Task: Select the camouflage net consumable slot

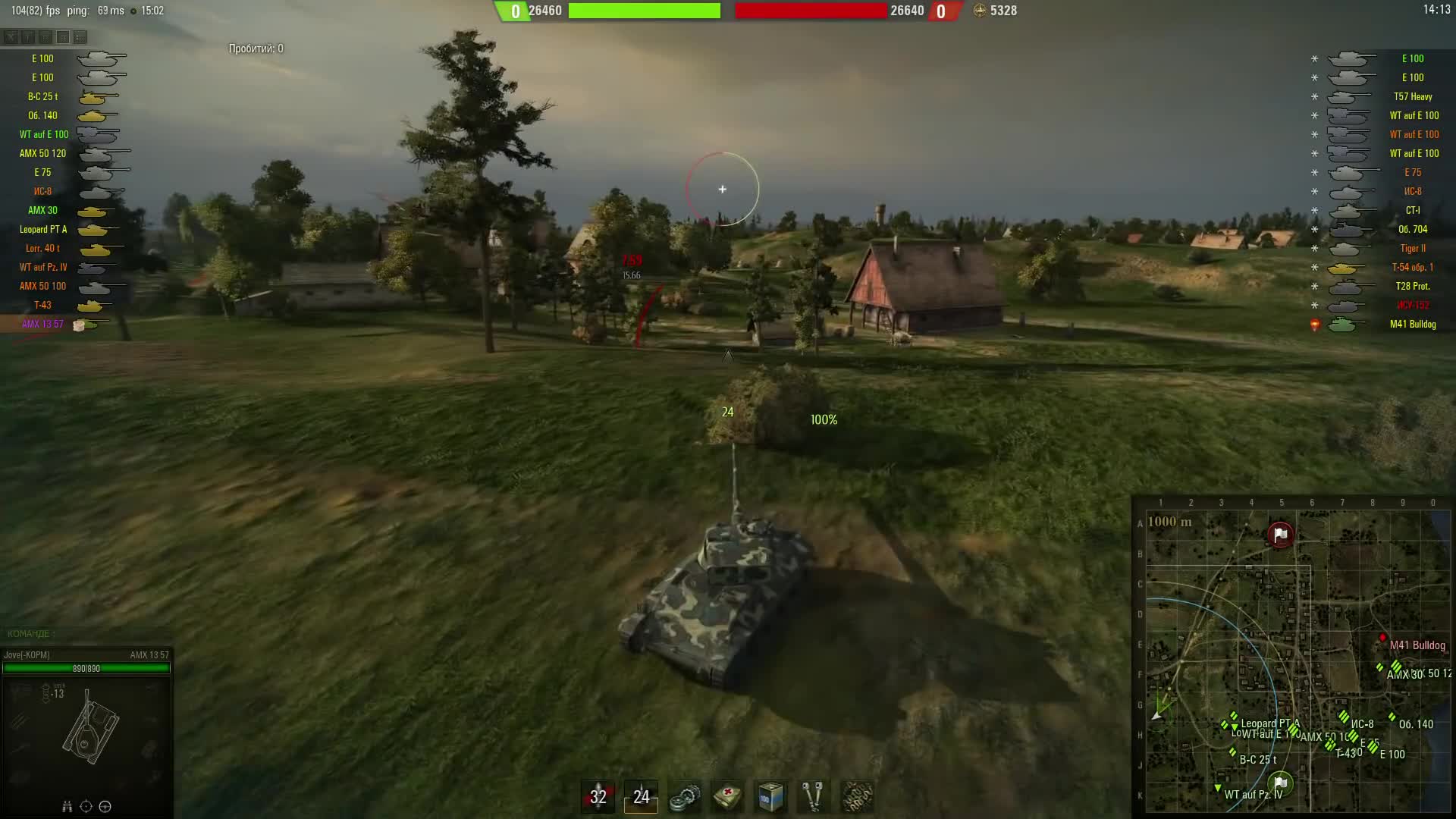Action: pyautogui.click(x=857, y=796)
